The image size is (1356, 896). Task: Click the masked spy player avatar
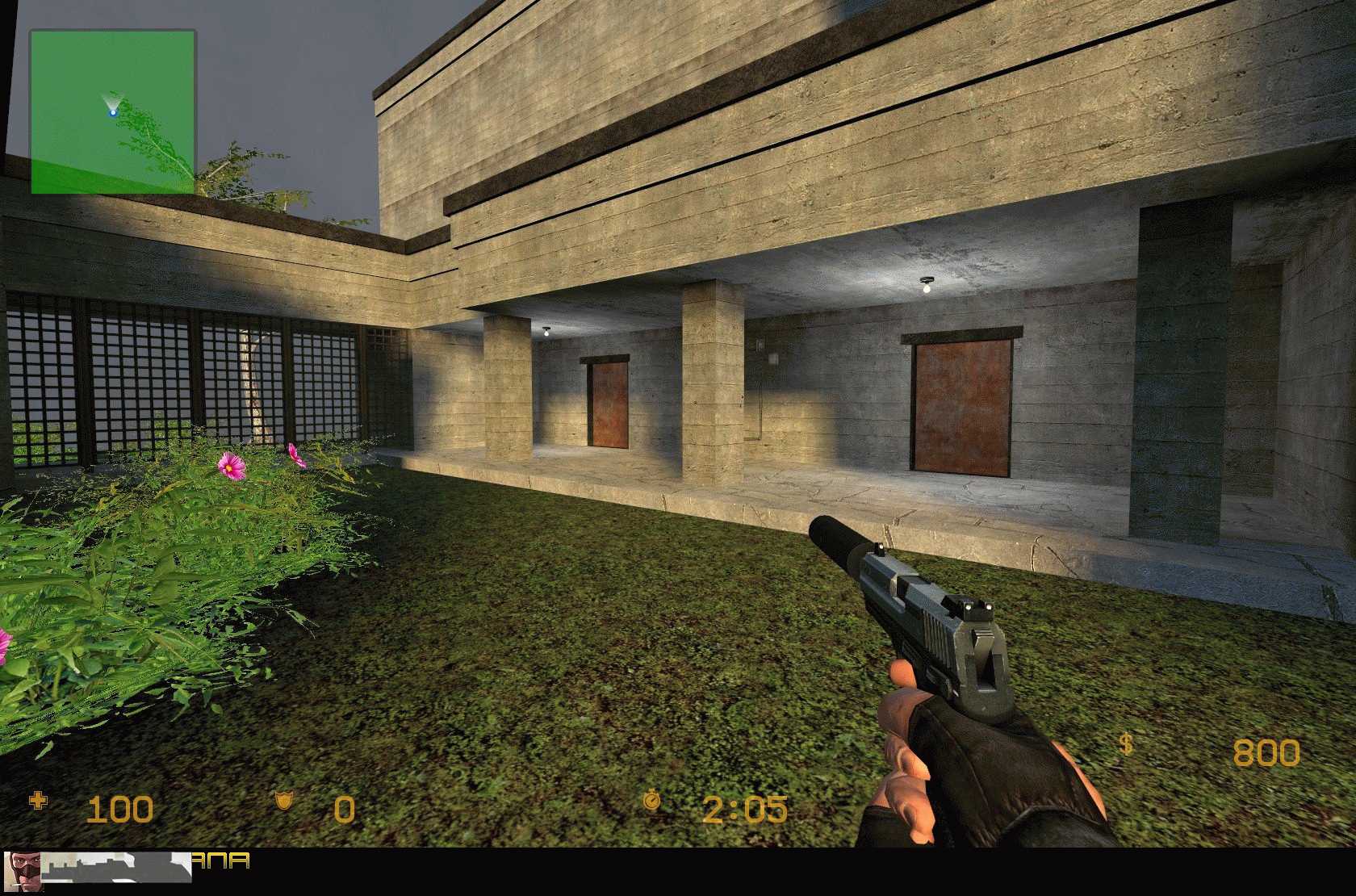pyautogui.click(x=22, y=868)
